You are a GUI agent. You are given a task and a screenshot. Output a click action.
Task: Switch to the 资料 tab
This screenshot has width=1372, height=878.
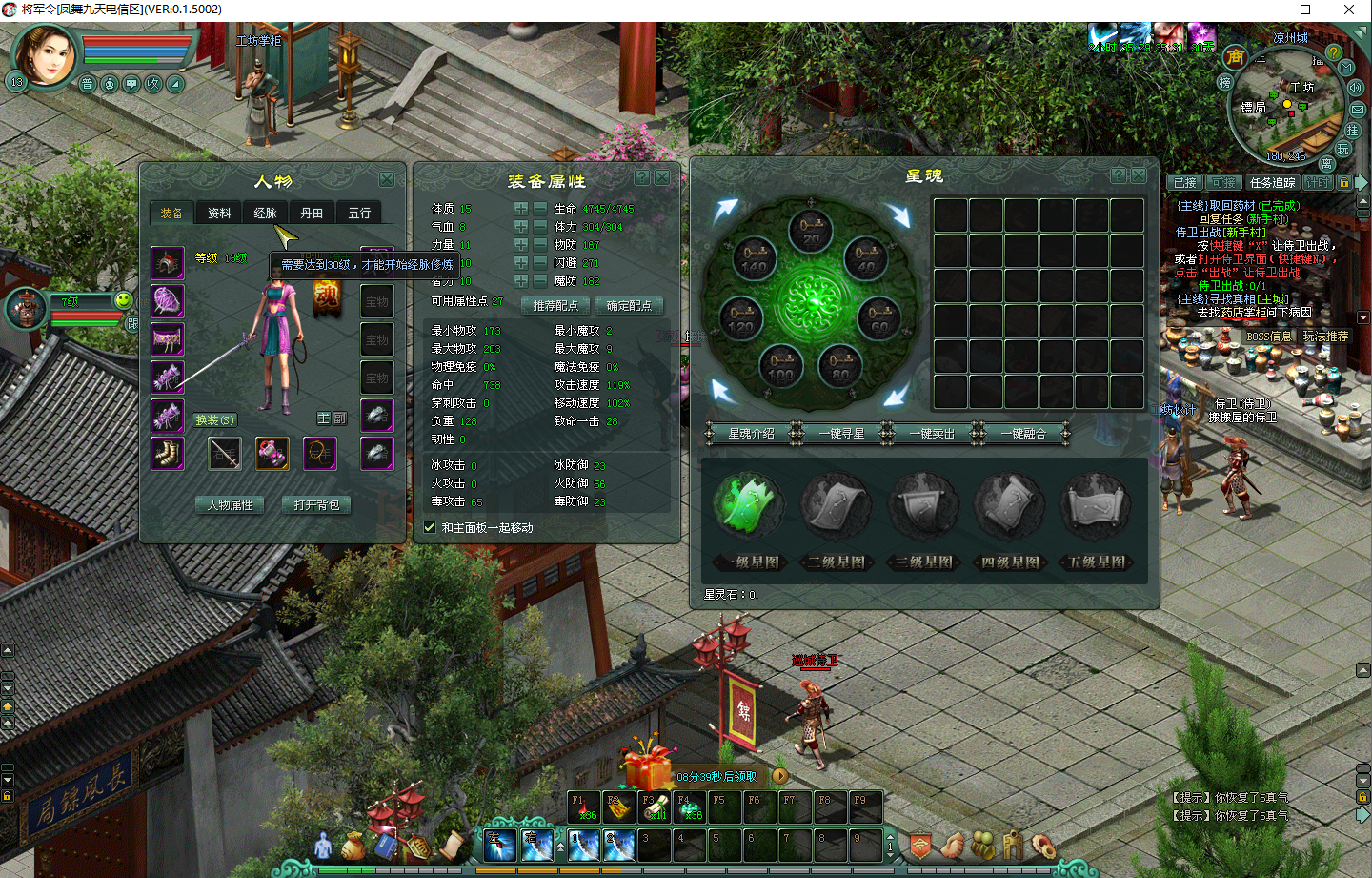219,214
